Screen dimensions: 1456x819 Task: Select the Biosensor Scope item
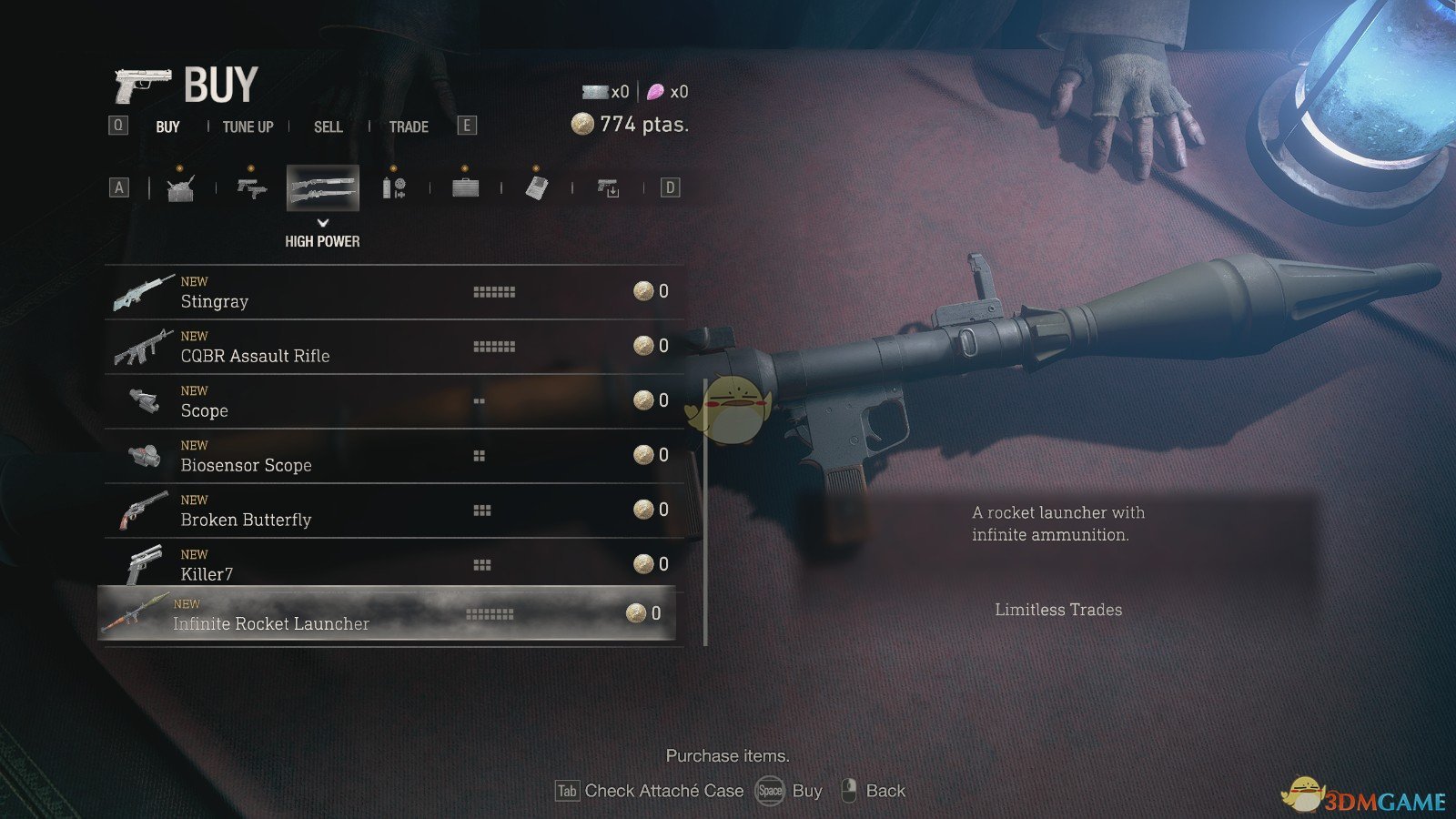391,456
